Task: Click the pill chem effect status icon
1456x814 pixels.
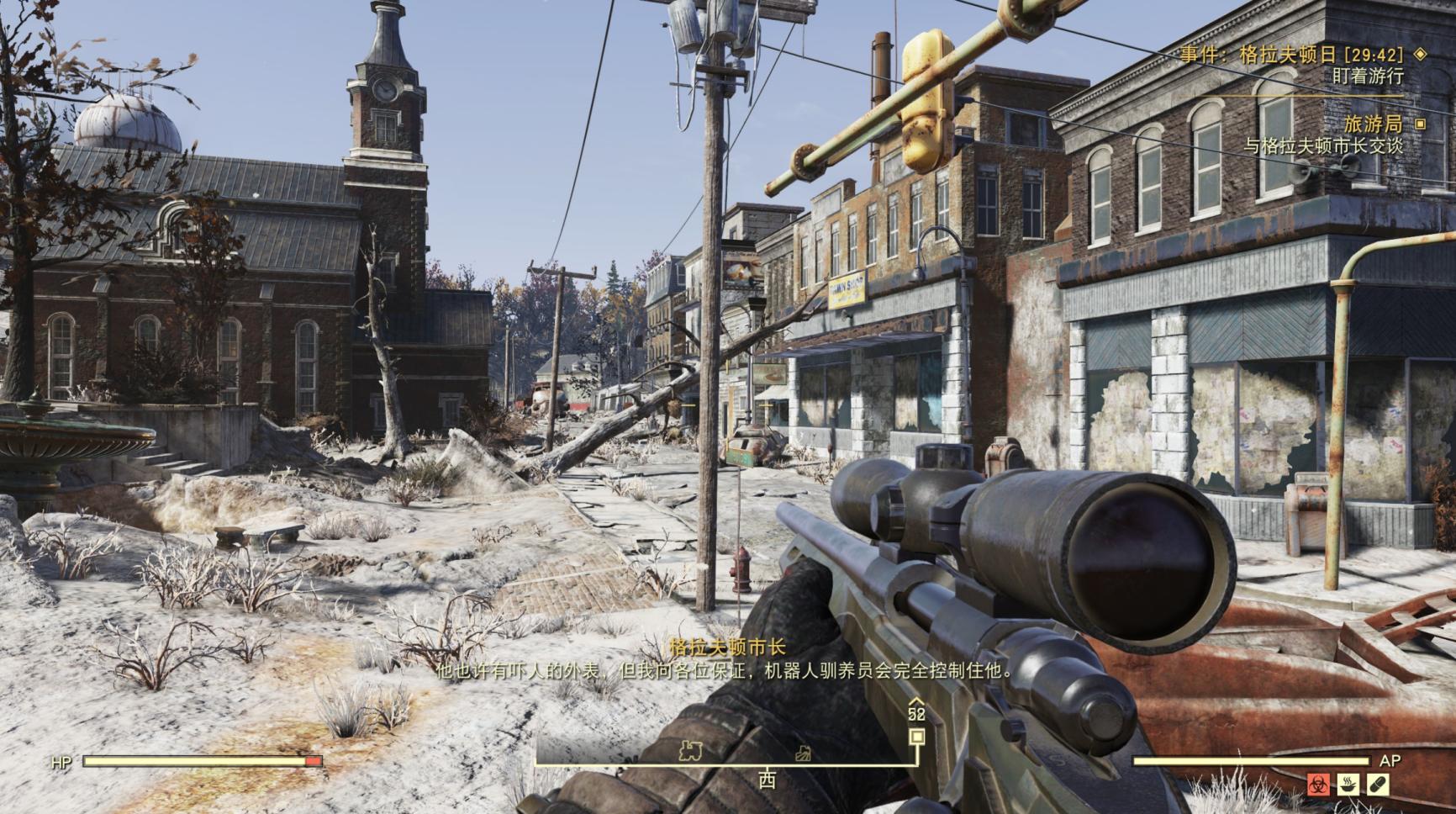Action: point(1379,785)
